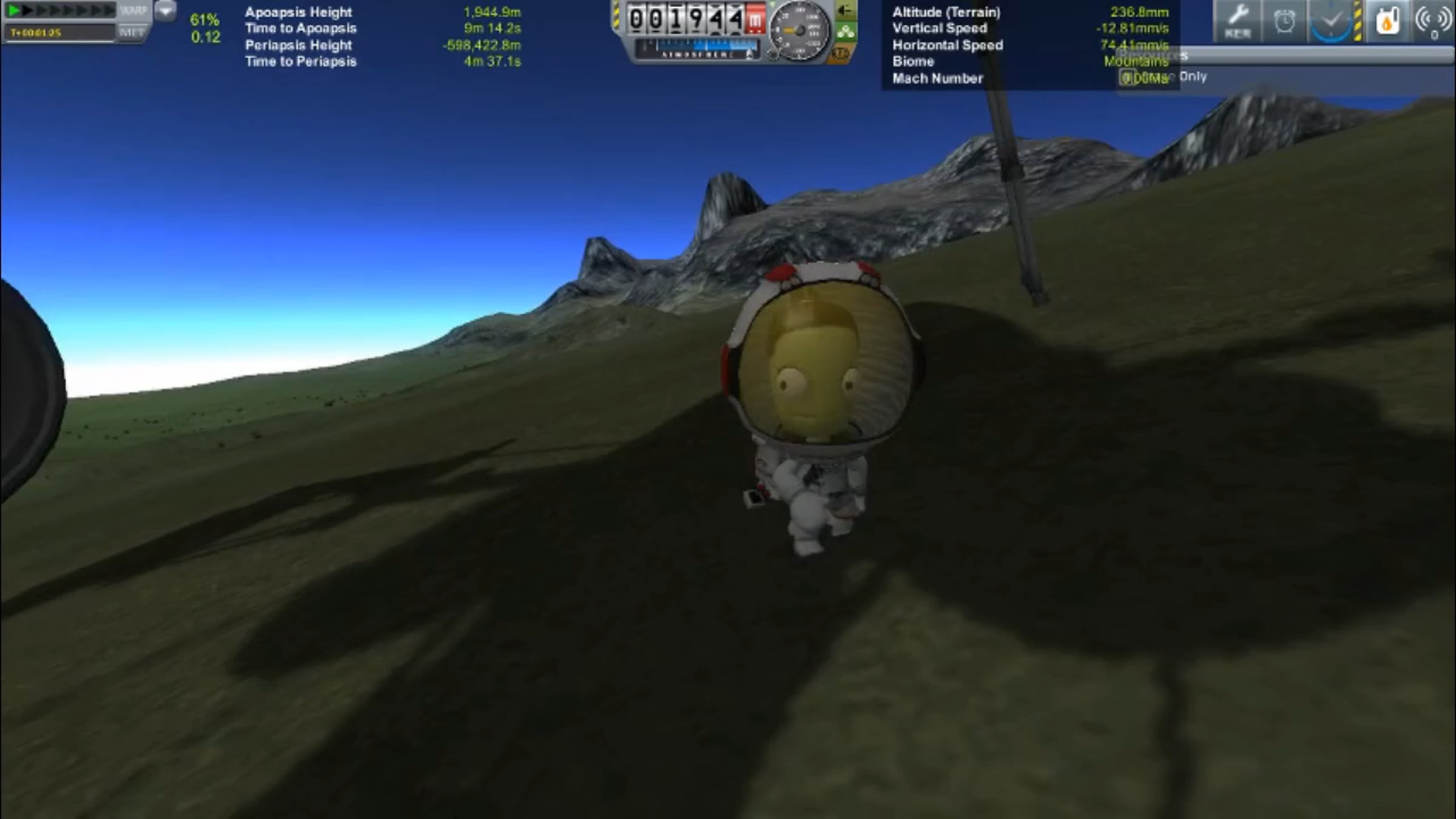Select the green 1x time warp arrow
This screenshot has width=1456, height=819.
(13, 10)
